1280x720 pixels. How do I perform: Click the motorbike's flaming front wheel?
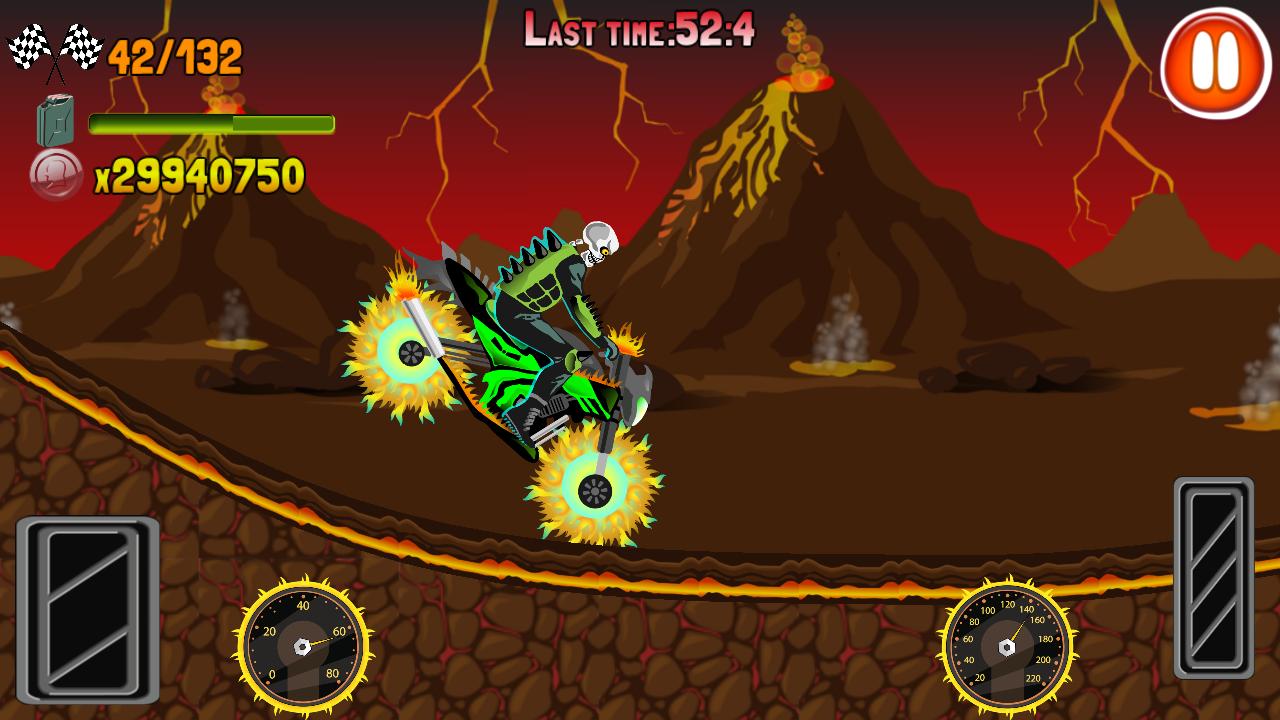point(593,490)
